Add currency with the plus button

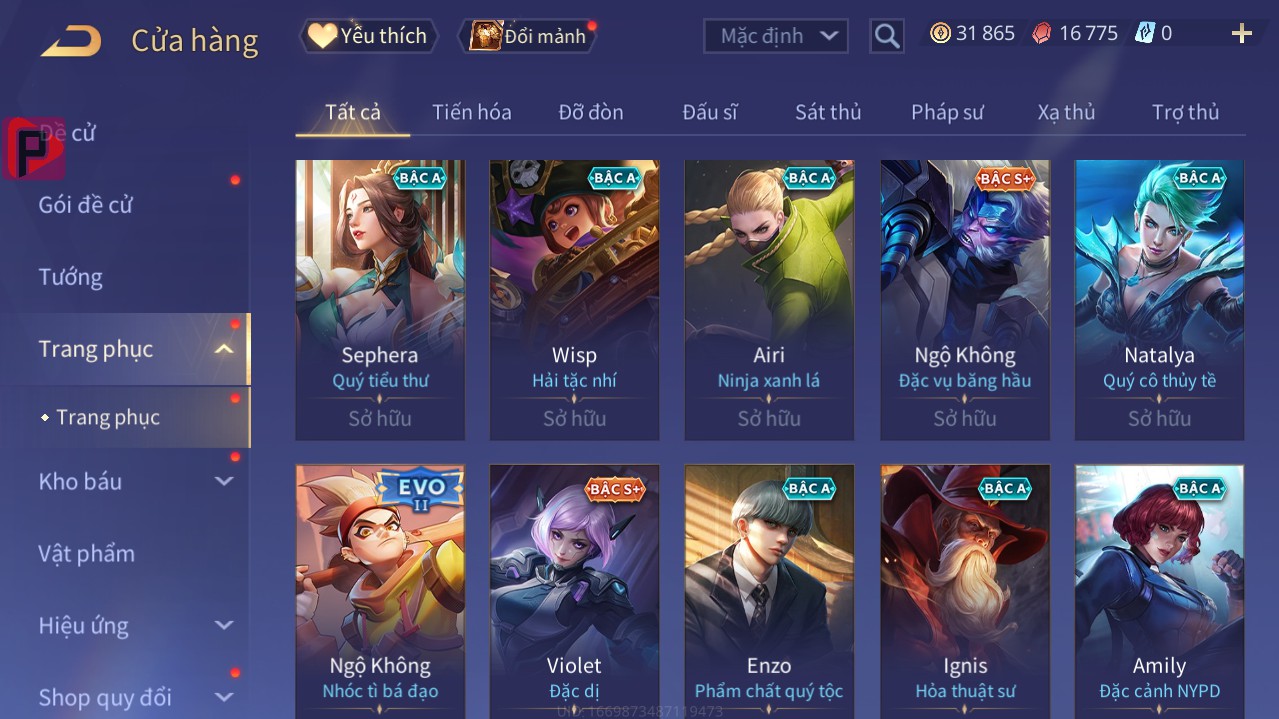pyautogui.click(x=1241, y=34)
